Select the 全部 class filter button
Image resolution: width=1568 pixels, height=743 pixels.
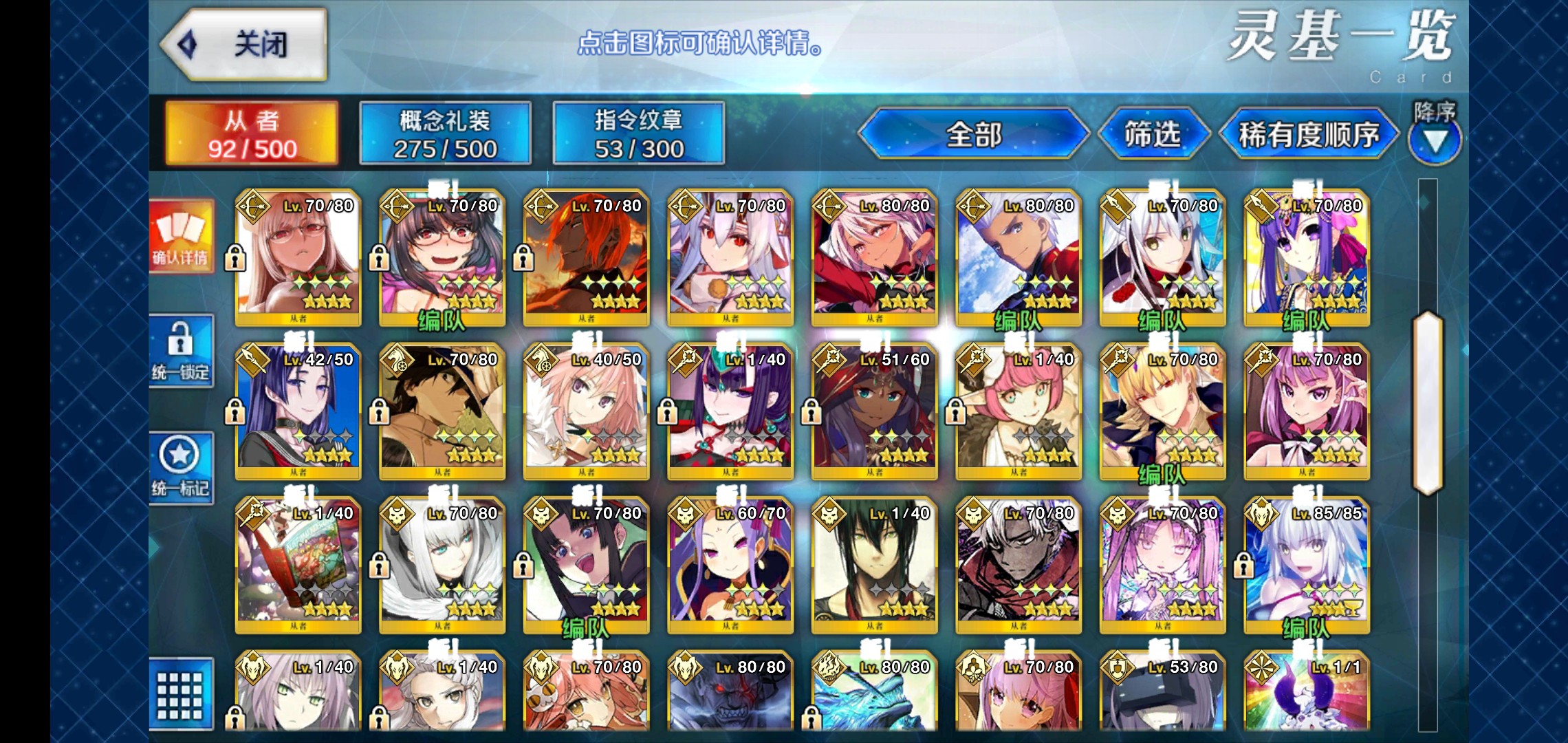tap(973, 134)
